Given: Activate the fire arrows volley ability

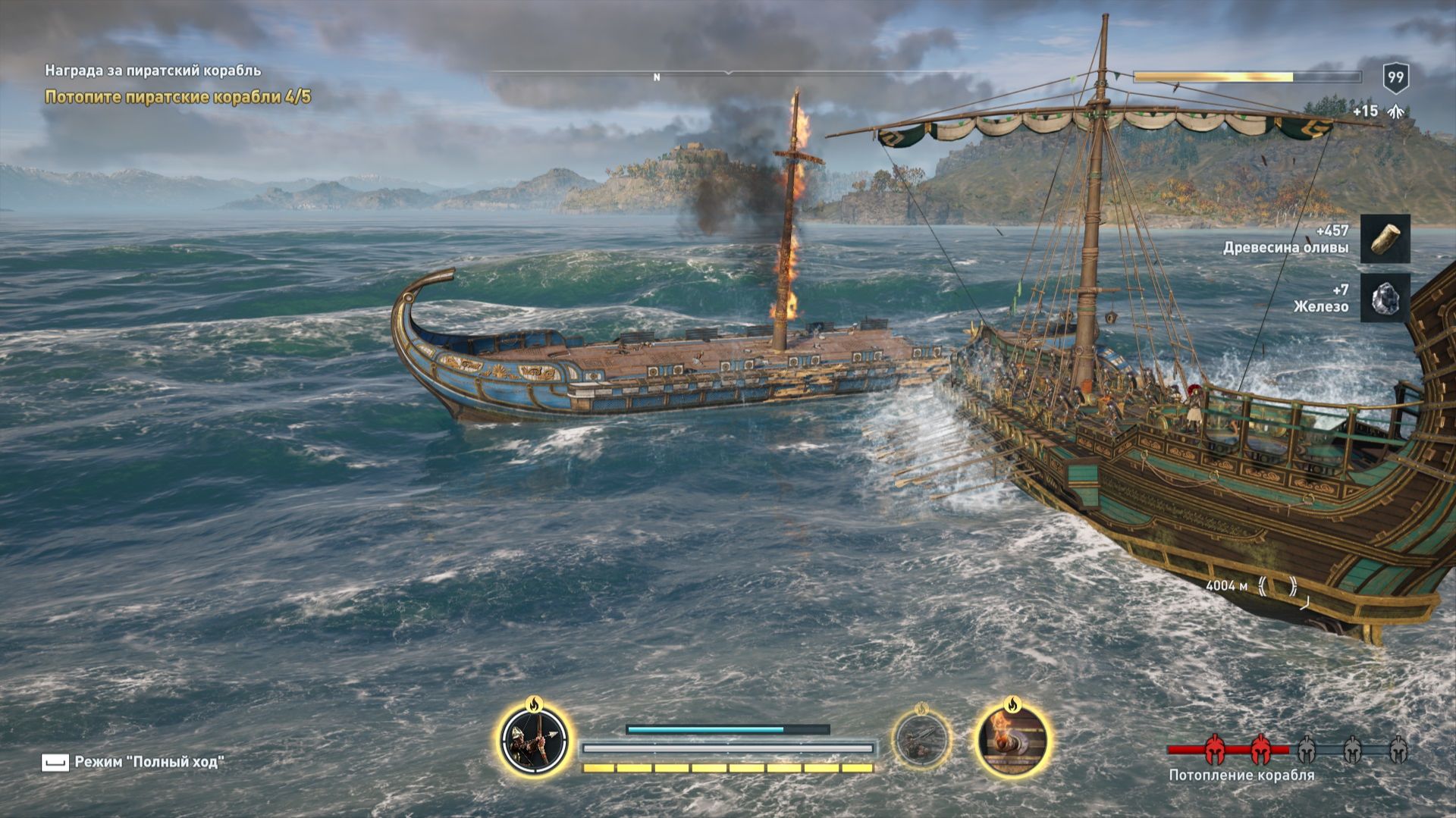Looking at the screenshot, I should [534, 740].
